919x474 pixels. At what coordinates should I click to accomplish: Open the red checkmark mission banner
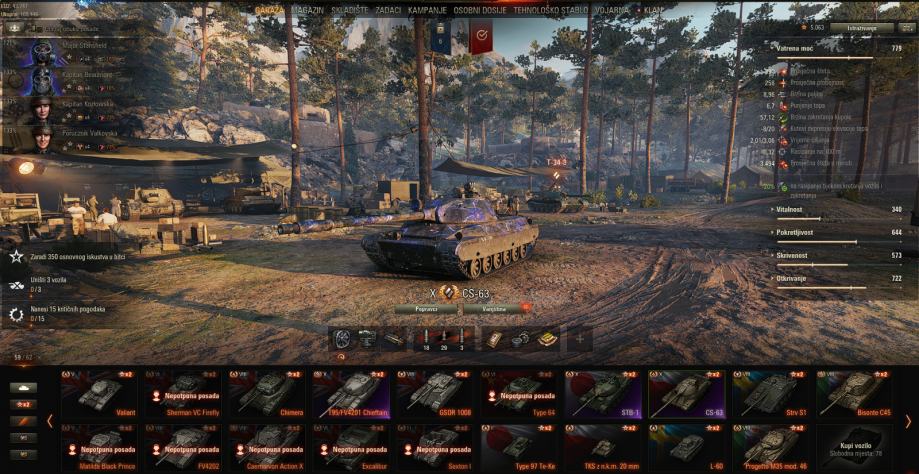[481, 38]
